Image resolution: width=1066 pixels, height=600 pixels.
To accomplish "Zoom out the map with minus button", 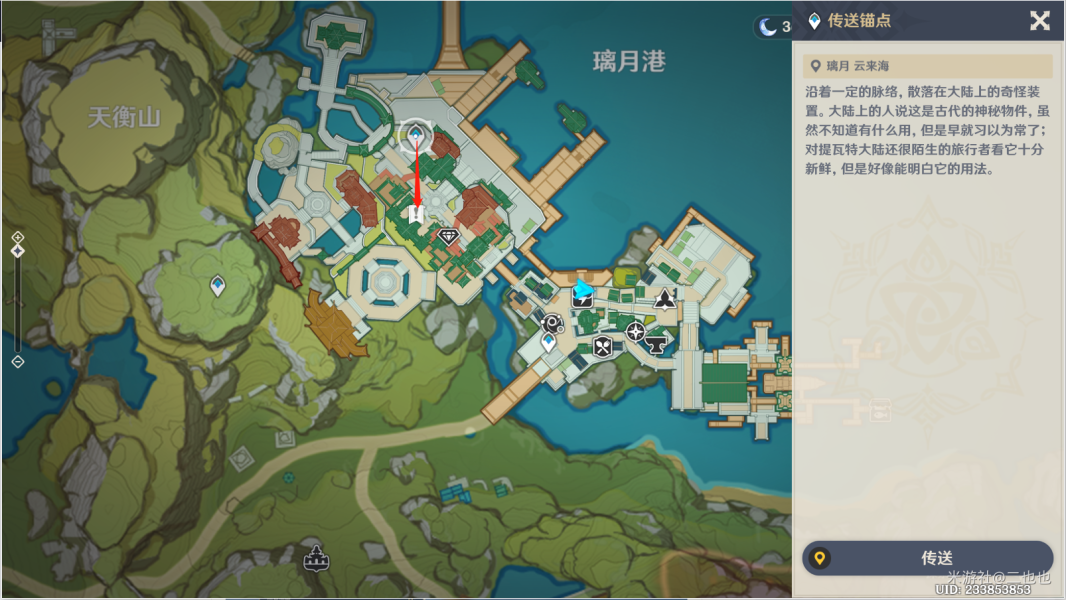I will click(17, 361).
